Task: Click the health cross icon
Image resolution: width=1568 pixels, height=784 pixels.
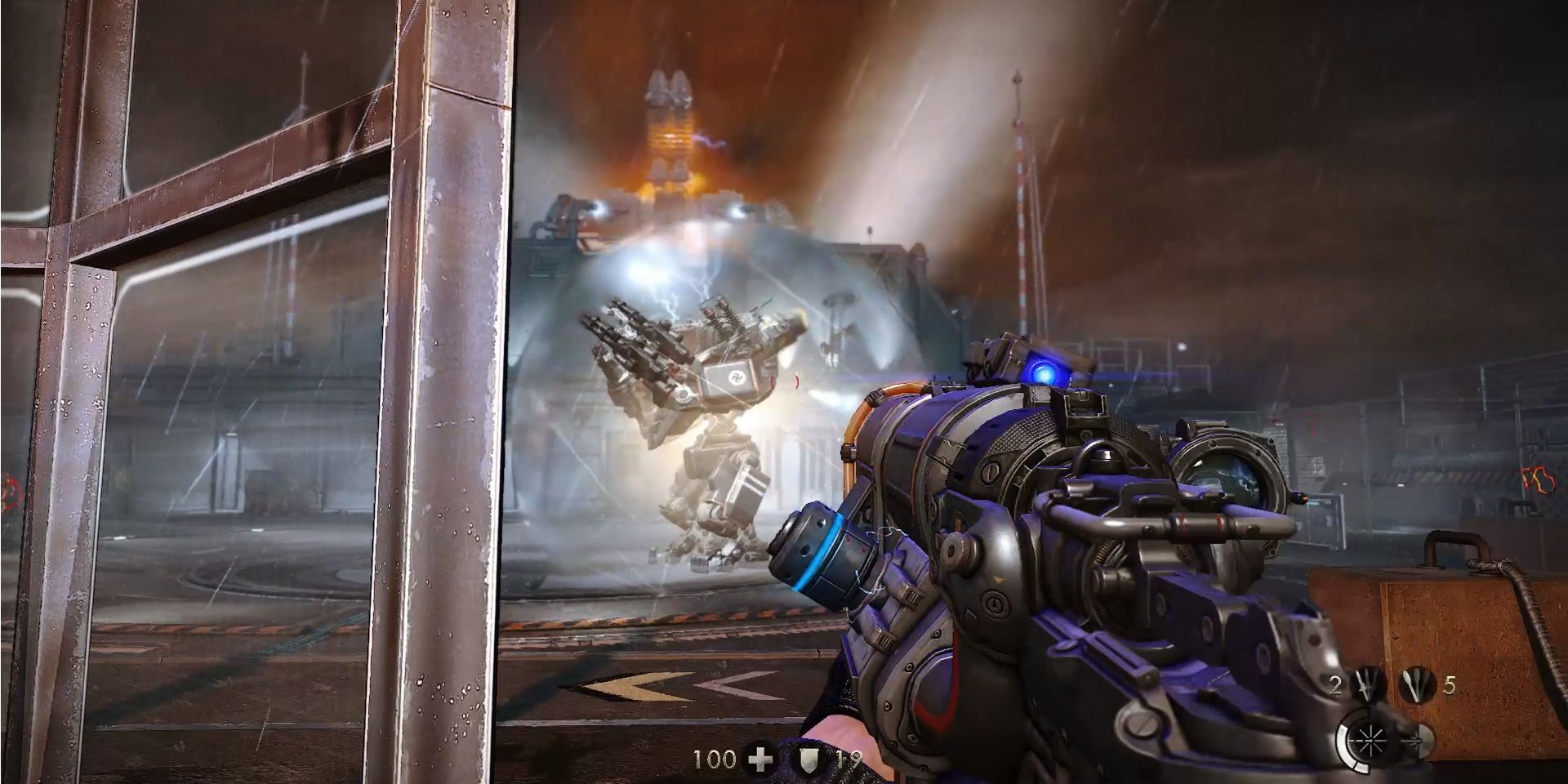Action: point(759,759)
